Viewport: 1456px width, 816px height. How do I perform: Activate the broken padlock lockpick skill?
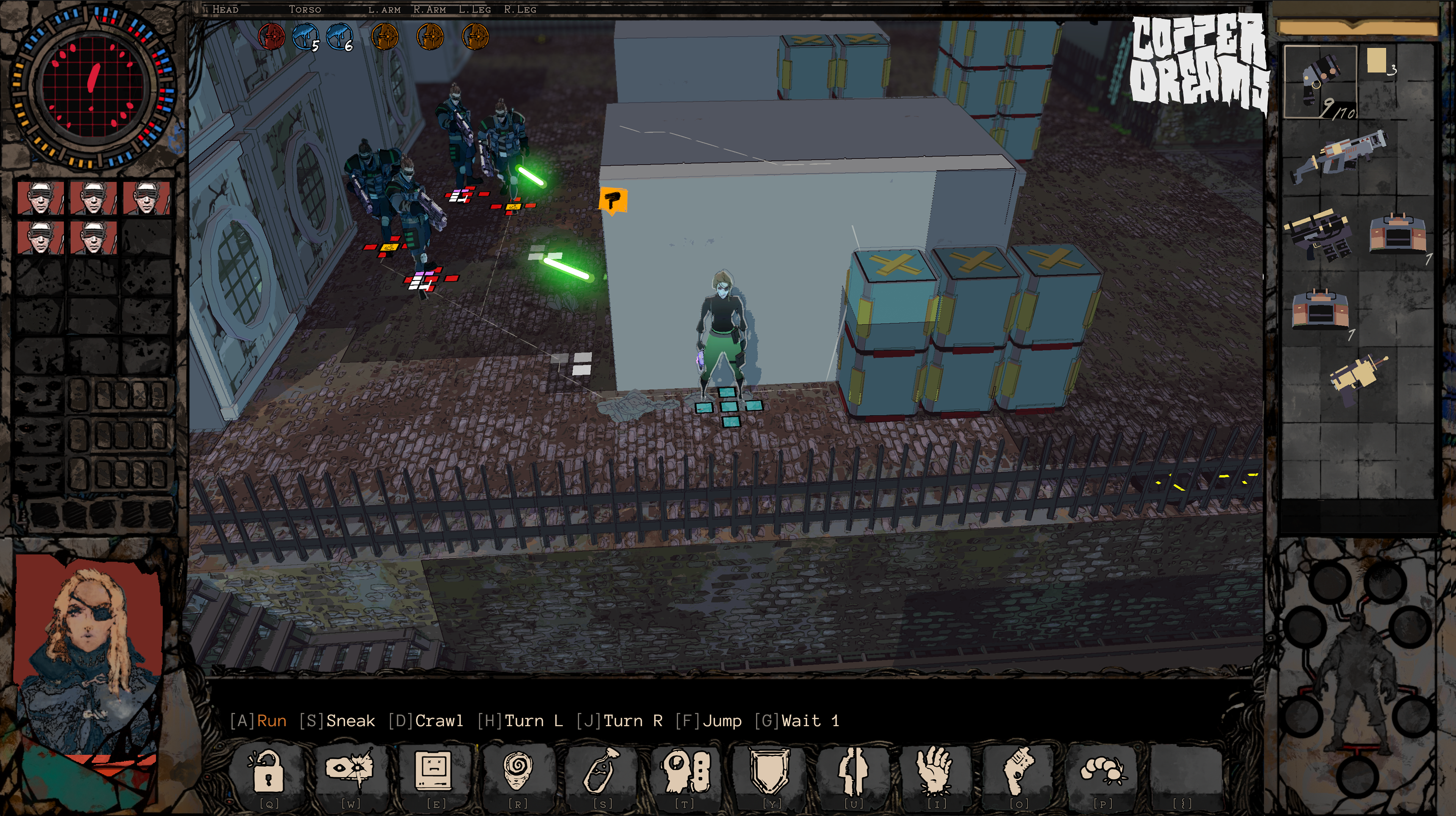coord(267,770)
